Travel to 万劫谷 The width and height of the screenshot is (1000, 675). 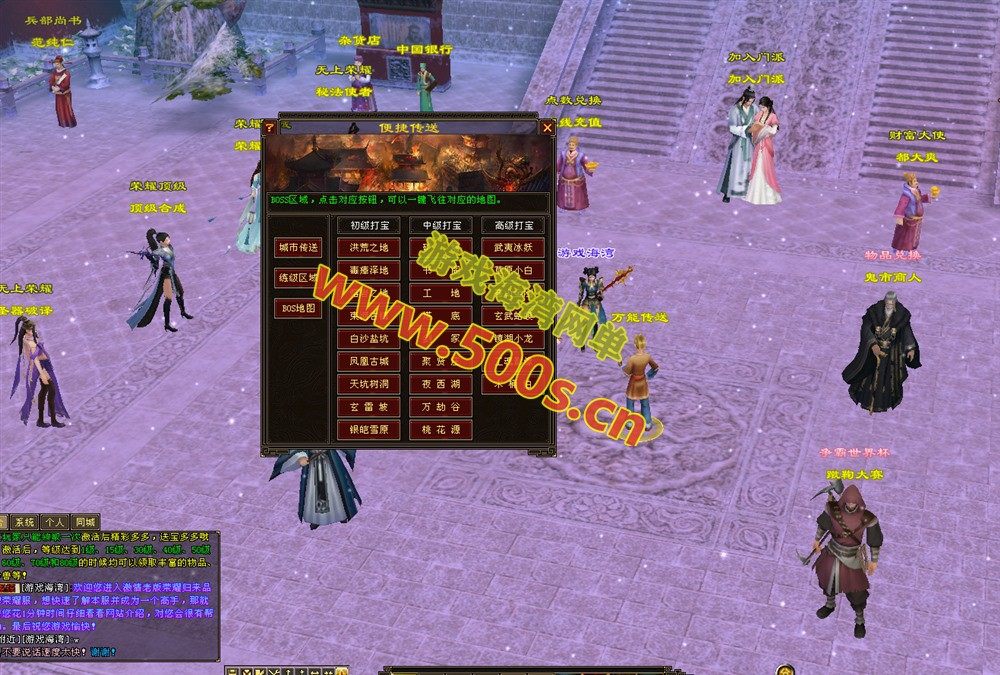point(440,407)
